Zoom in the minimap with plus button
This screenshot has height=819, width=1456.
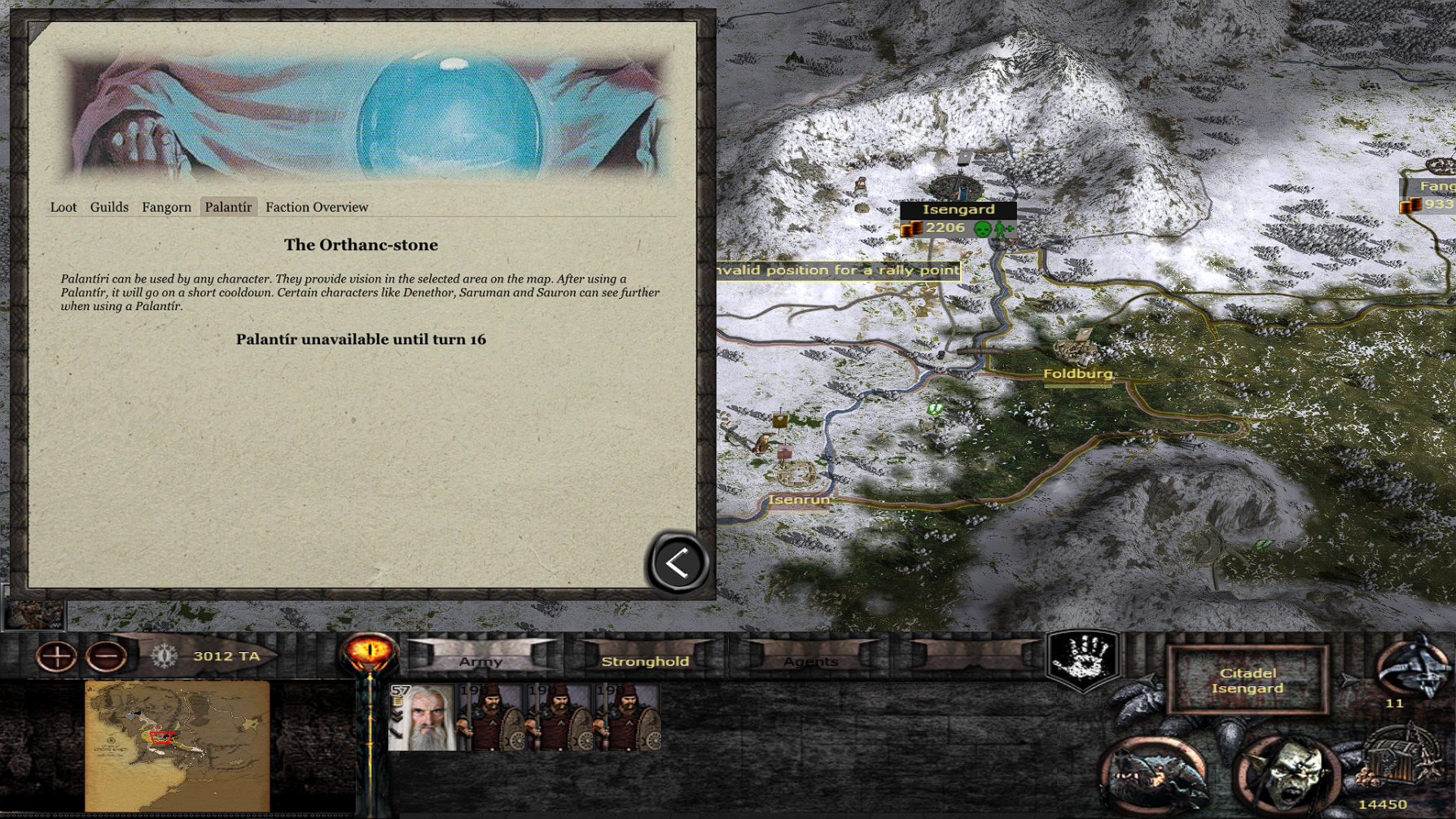pos(56,656)
